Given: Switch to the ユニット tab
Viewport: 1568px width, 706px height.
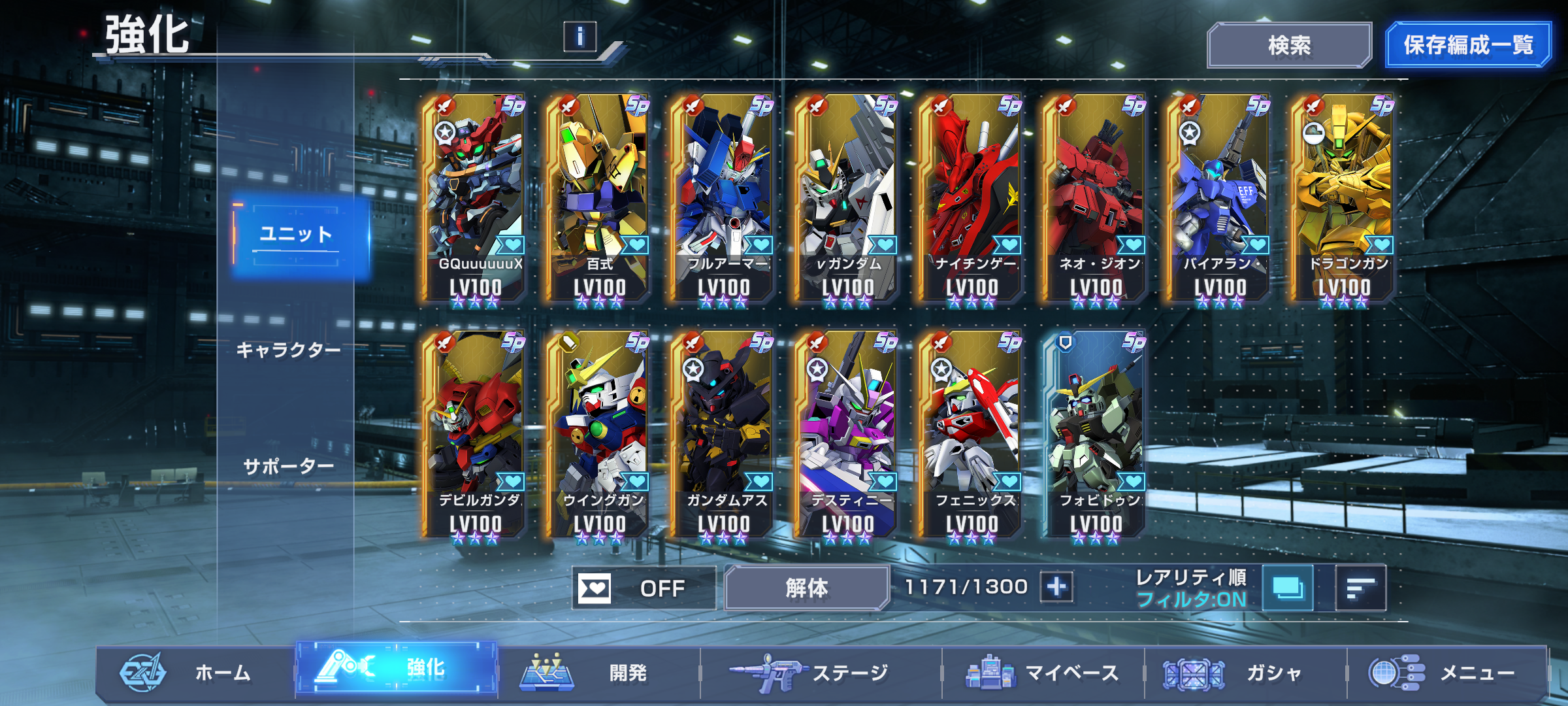Looking at the screenshot, I should point(298,235).
